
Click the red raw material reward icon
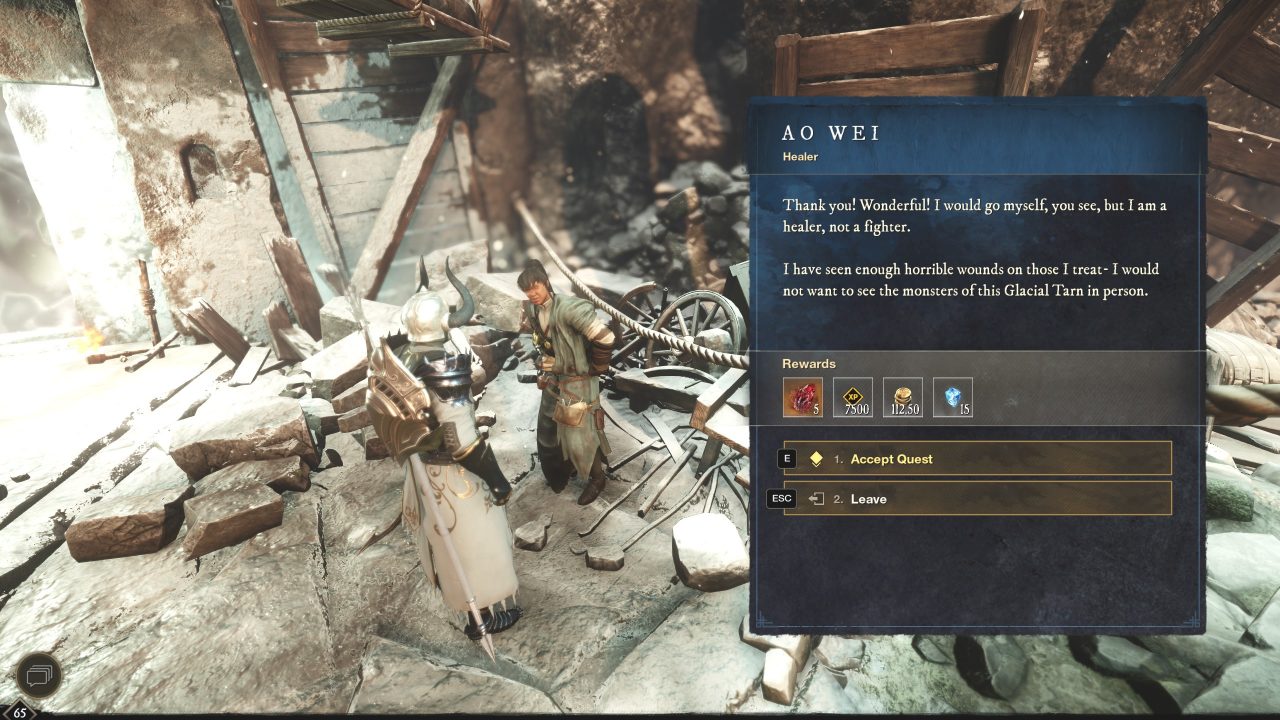click(803, 397)
